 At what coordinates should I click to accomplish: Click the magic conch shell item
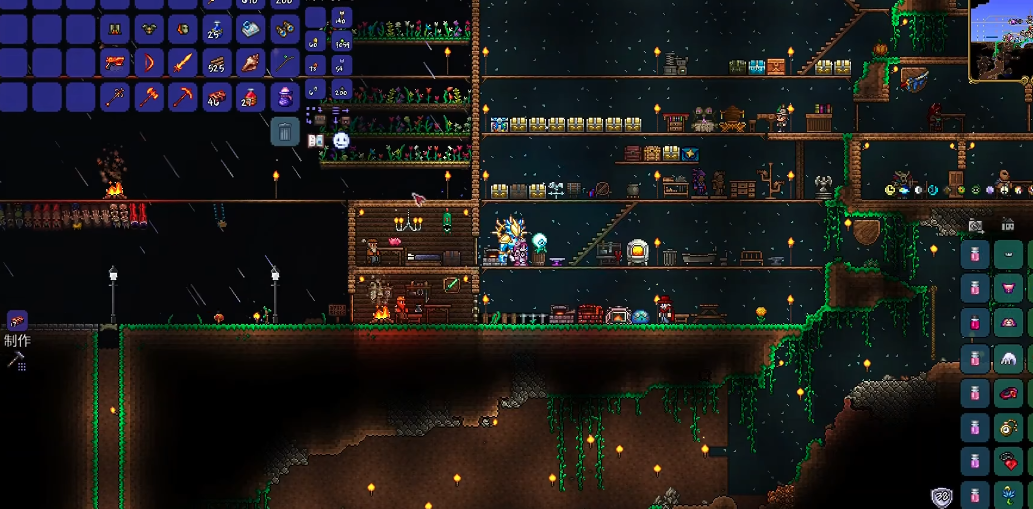(251, 63)
